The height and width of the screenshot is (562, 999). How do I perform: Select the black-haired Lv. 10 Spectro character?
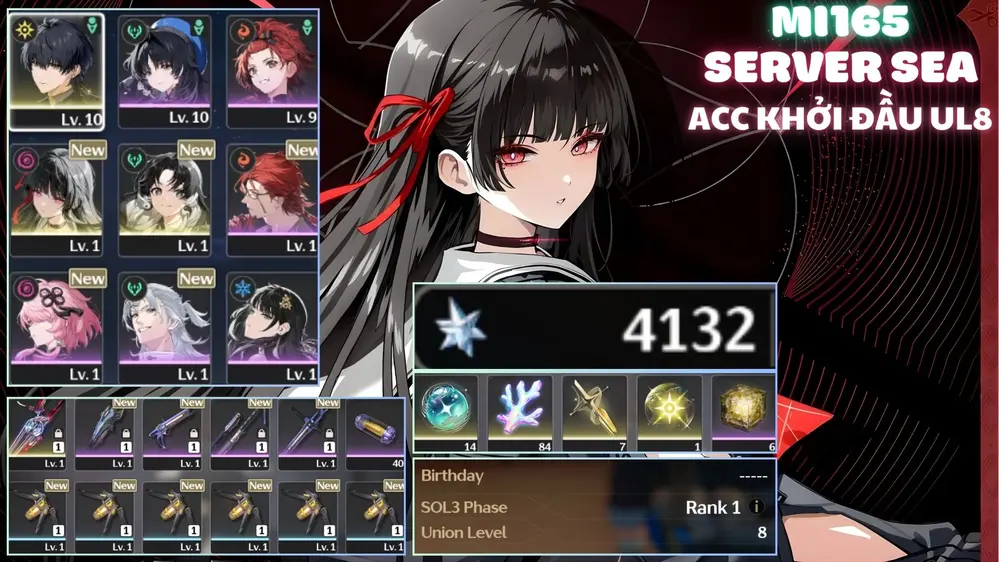pyautogui.click(x=58, y=72)
